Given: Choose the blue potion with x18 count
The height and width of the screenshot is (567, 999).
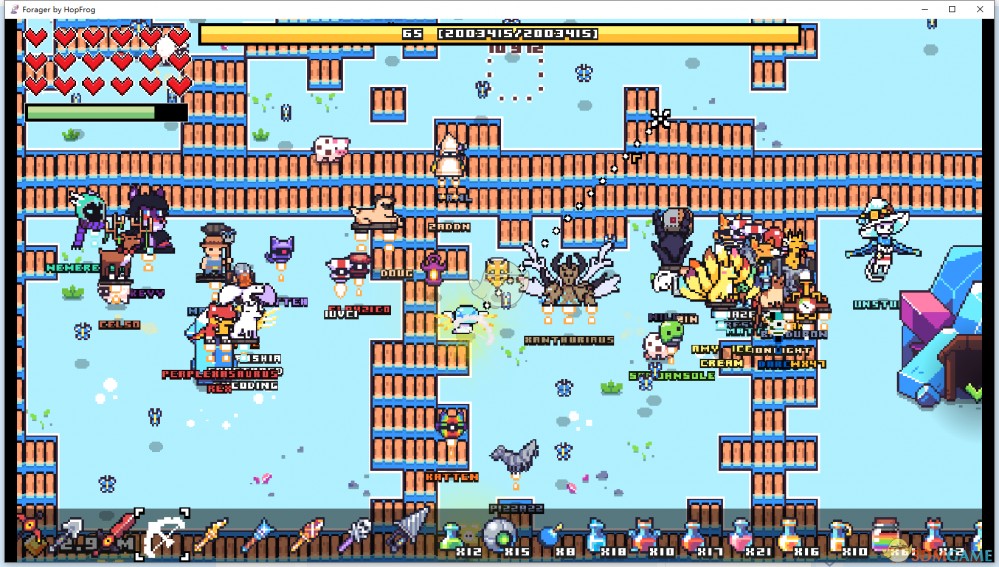Looking at the screenshot, I should point(594,536).
